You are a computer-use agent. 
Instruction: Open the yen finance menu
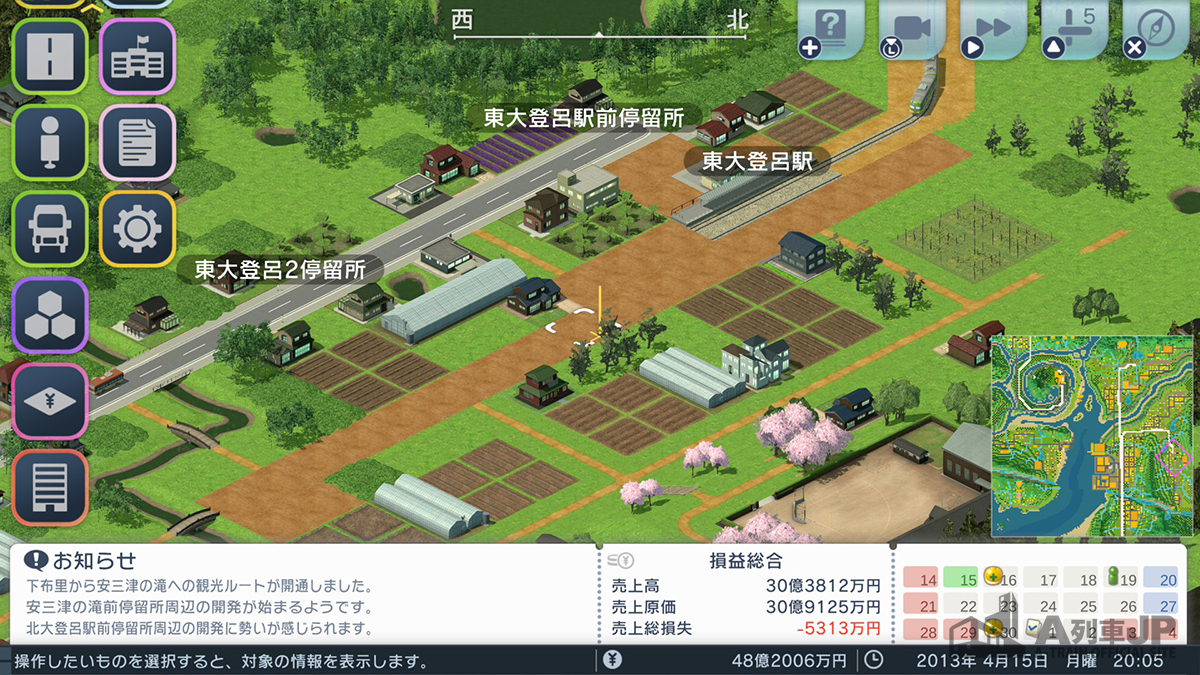click(50, 401)
